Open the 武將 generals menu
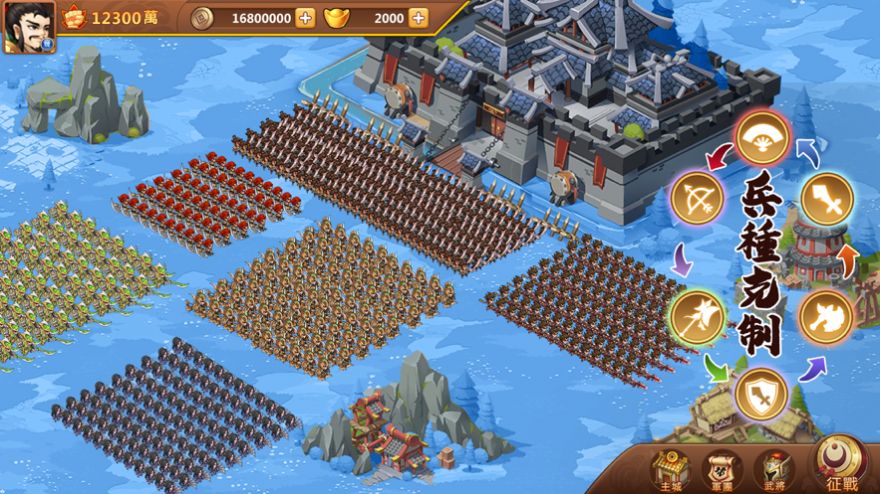Image resolution: width=880 pixels, height=494 pixels. pos(774,470)
